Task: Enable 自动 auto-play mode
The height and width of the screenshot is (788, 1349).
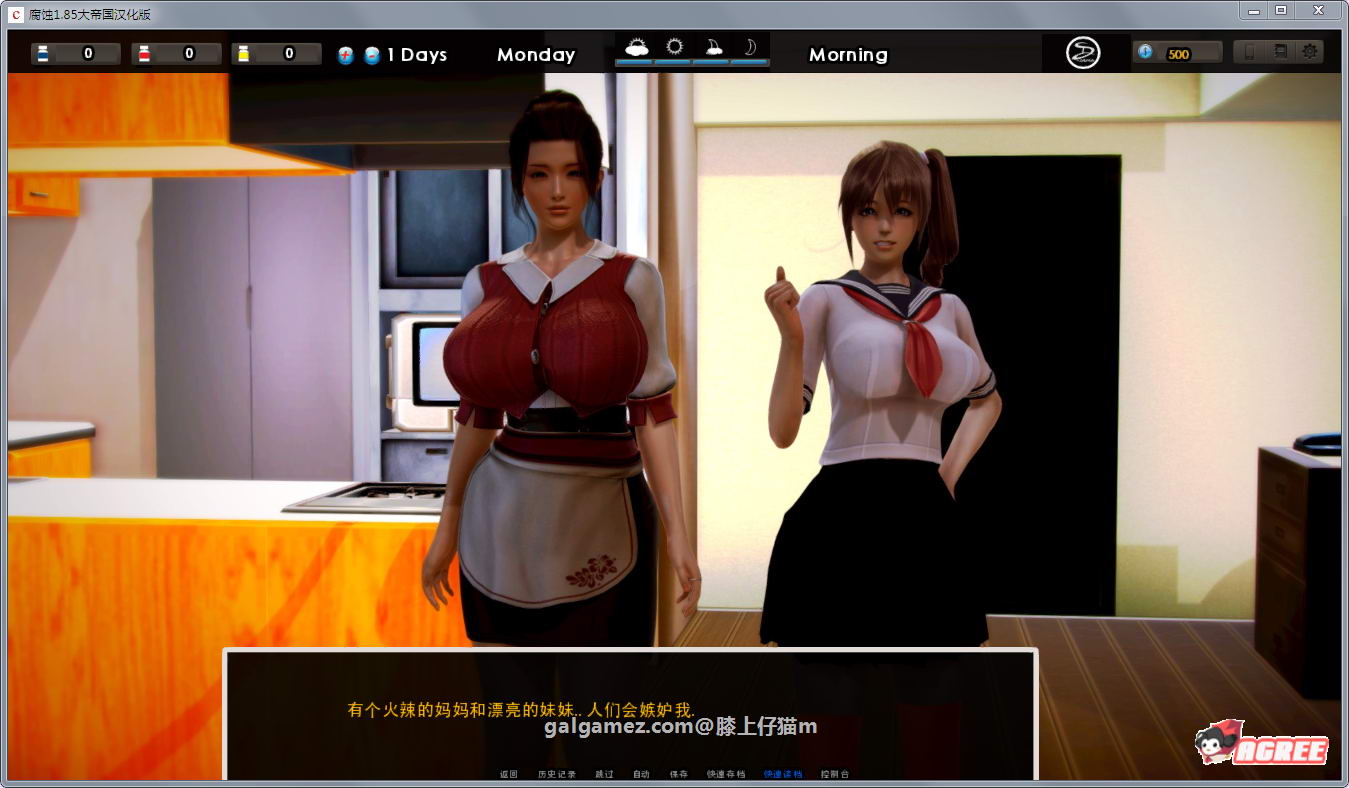Action: [641, 773]
